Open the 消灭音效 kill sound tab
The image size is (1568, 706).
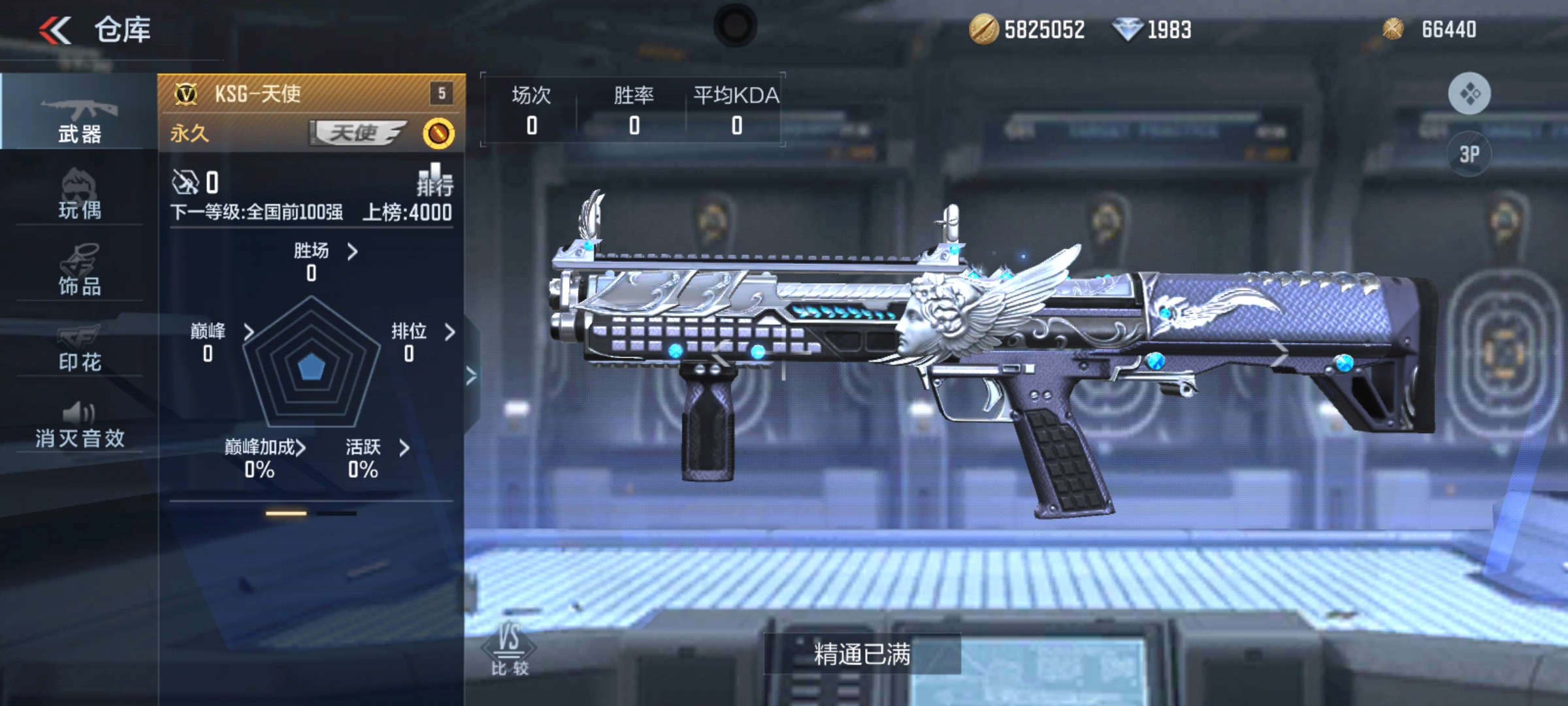tap(79, 424)
